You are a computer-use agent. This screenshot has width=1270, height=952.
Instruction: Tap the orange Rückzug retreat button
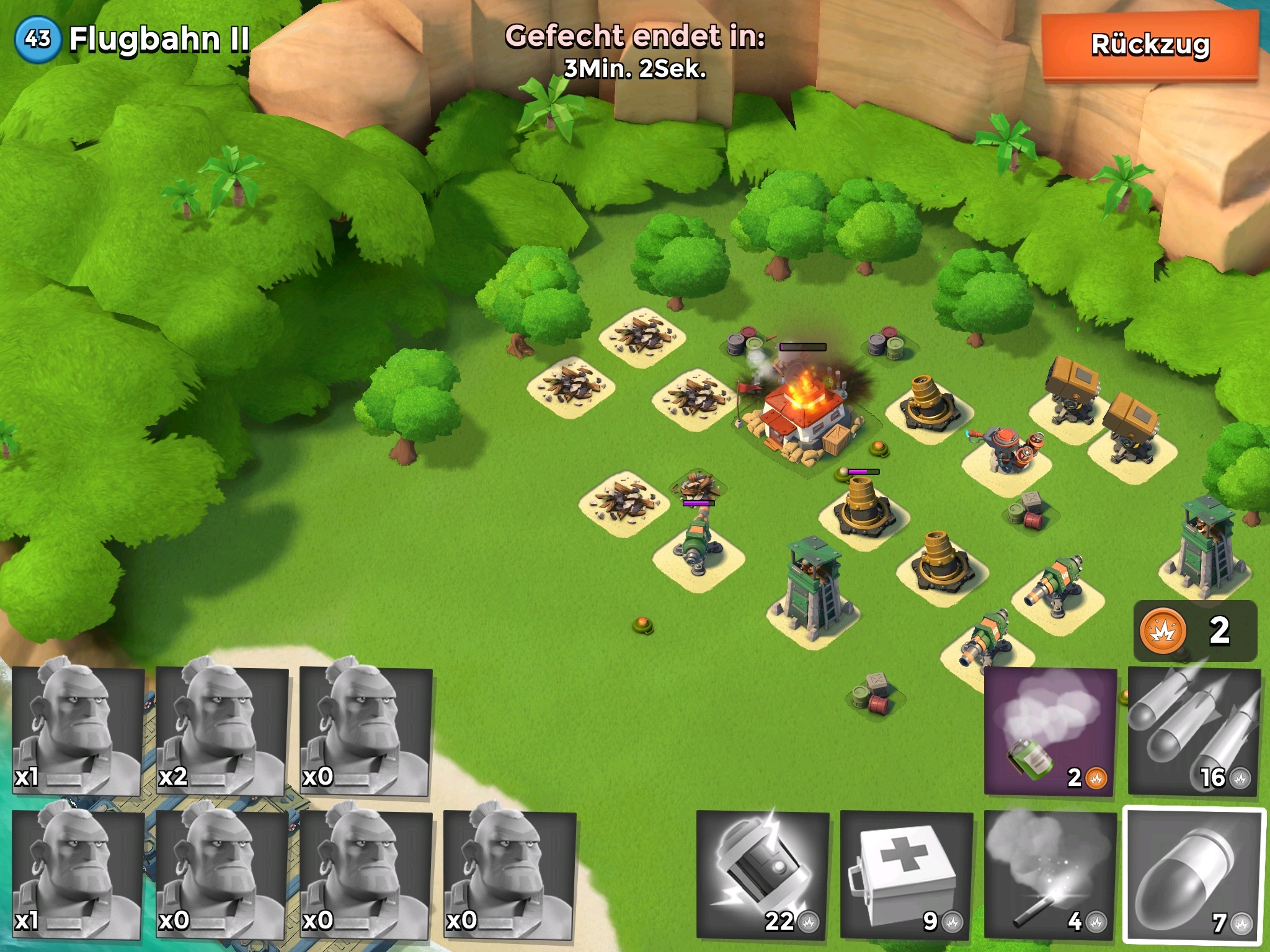(1150, 45)
